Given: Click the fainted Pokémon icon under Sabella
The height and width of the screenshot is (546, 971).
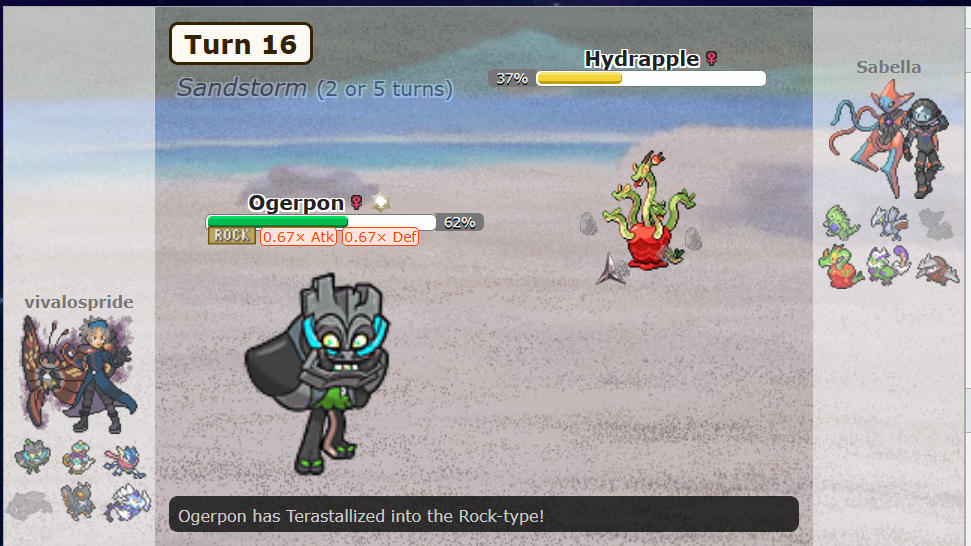Looking at the screenshot, I should pyautogui.click(x=936, y=223).
